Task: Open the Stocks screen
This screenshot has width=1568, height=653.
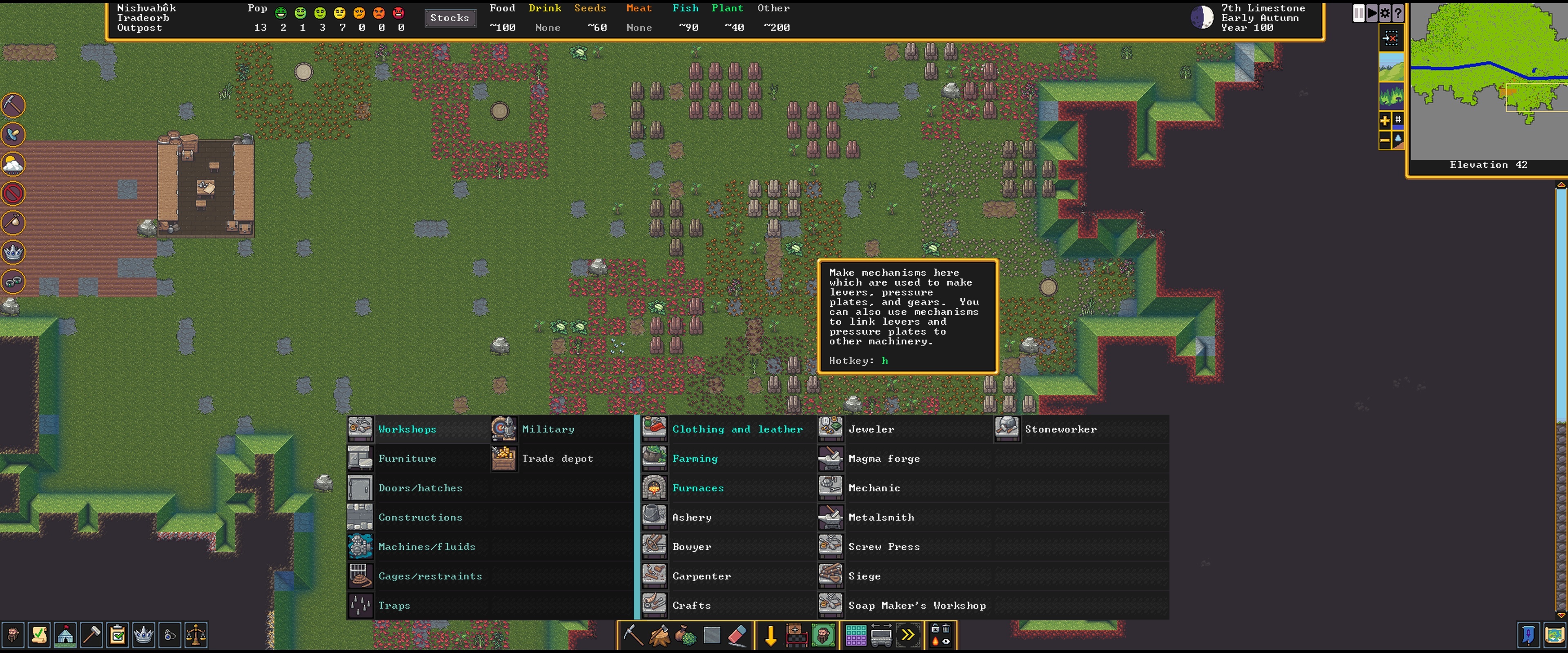Action: tap(450, 18)
